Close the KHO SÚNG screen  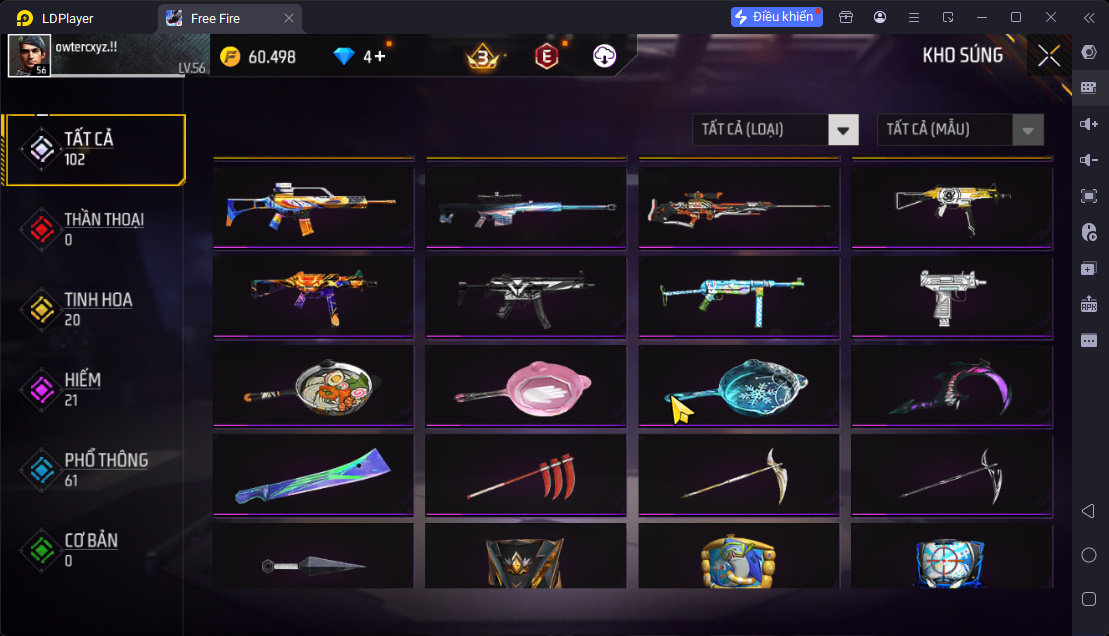1049,56
